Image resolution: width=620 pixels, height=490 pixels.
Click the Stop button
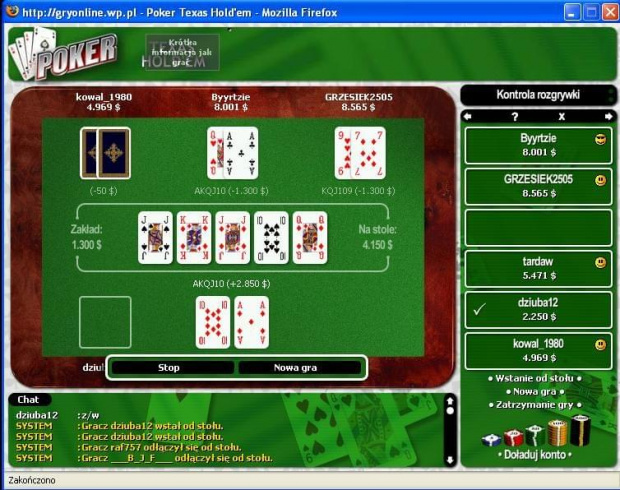pyautogui.click(x=169, y=368)
